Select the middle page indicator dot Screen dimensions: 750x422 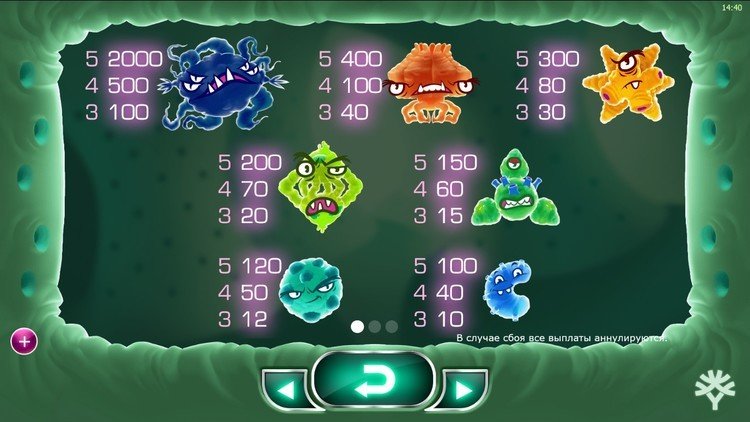point(374,326)
